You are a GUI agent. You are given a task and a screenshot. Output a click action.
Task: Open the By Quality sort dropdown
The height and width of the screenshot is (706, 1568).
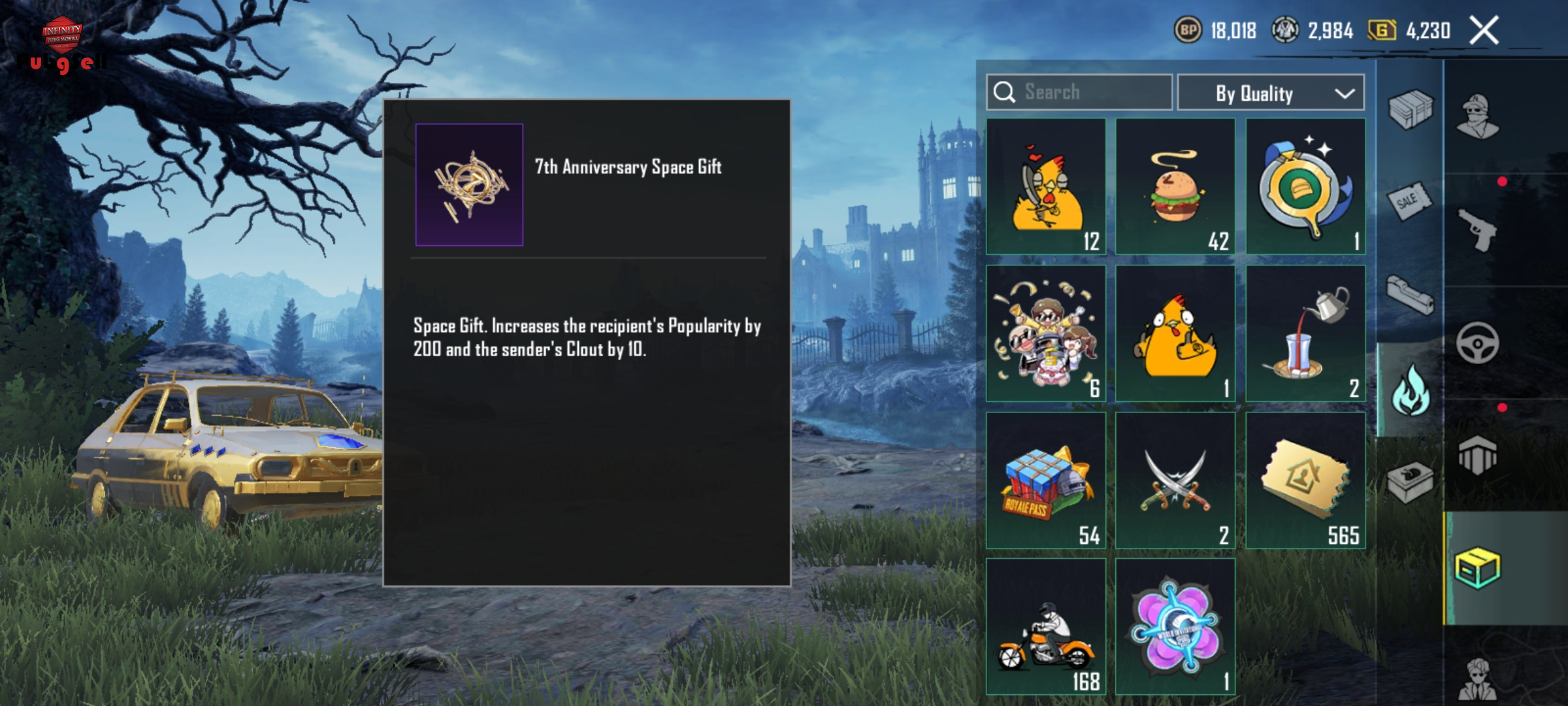1270,93
